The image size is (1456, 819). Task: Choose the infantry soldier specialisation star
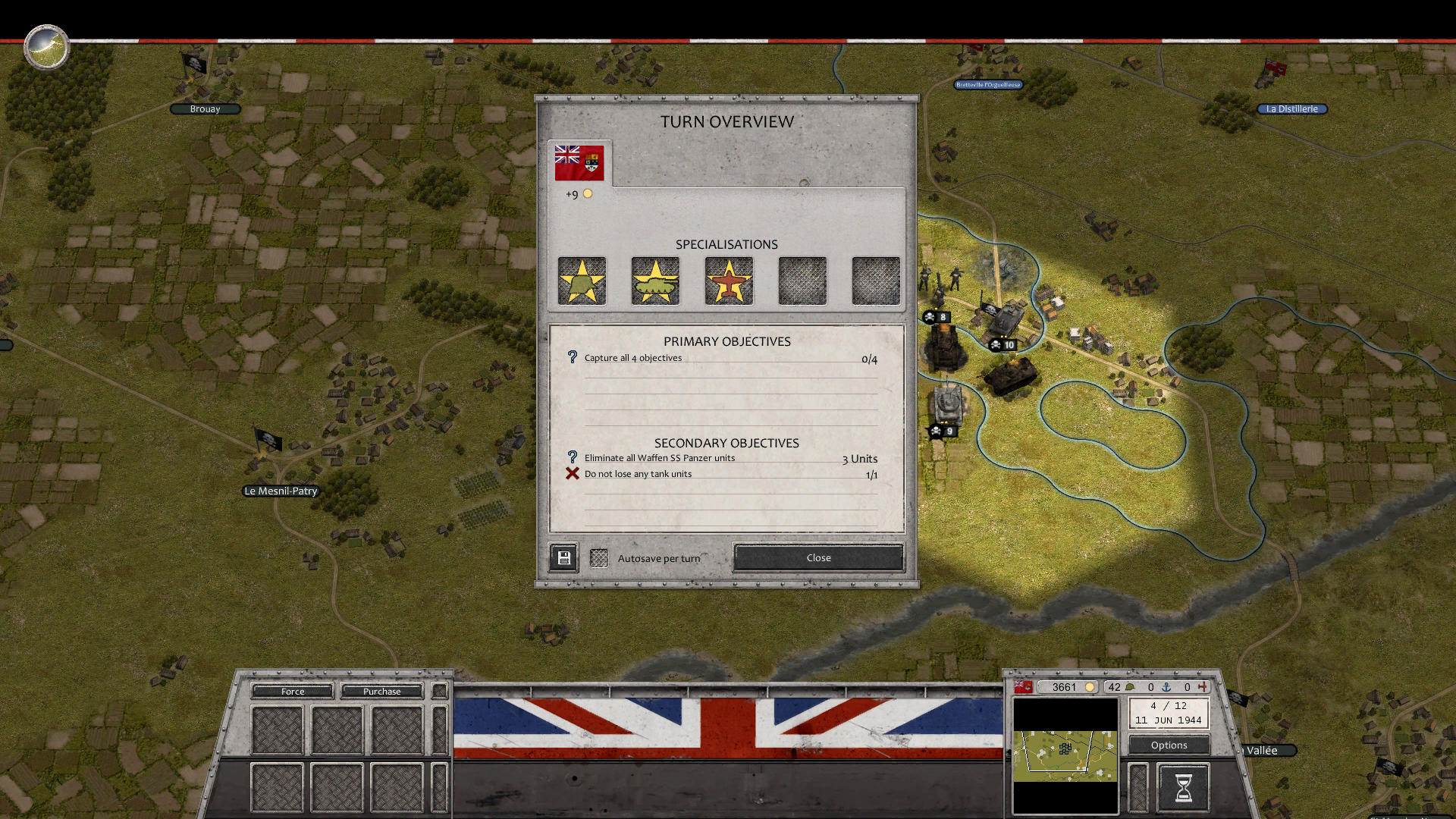pos(582,281)
